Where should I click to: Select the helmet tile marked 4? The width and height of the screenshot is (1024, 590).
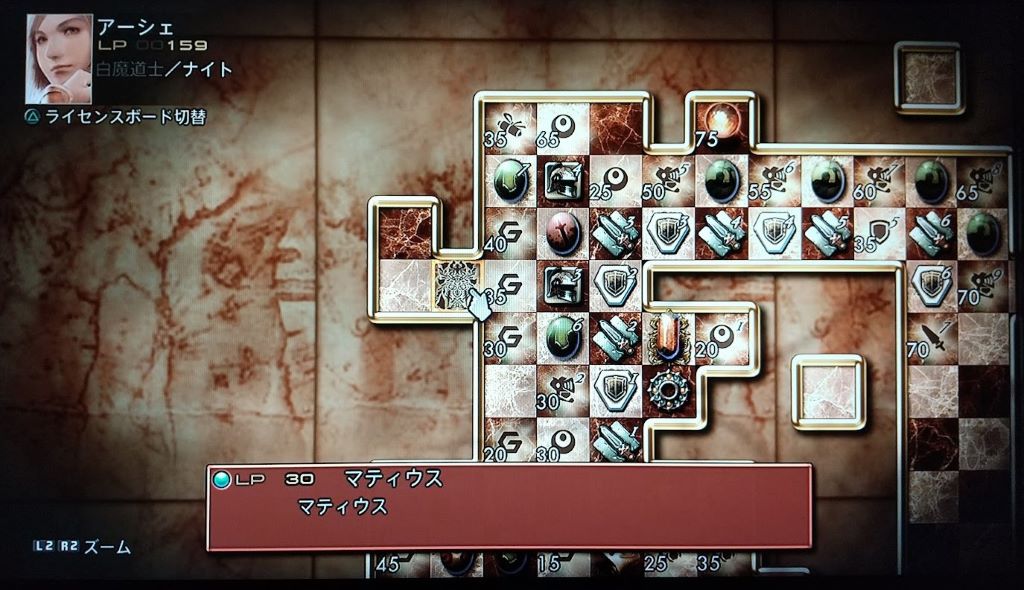coord(563,180)
